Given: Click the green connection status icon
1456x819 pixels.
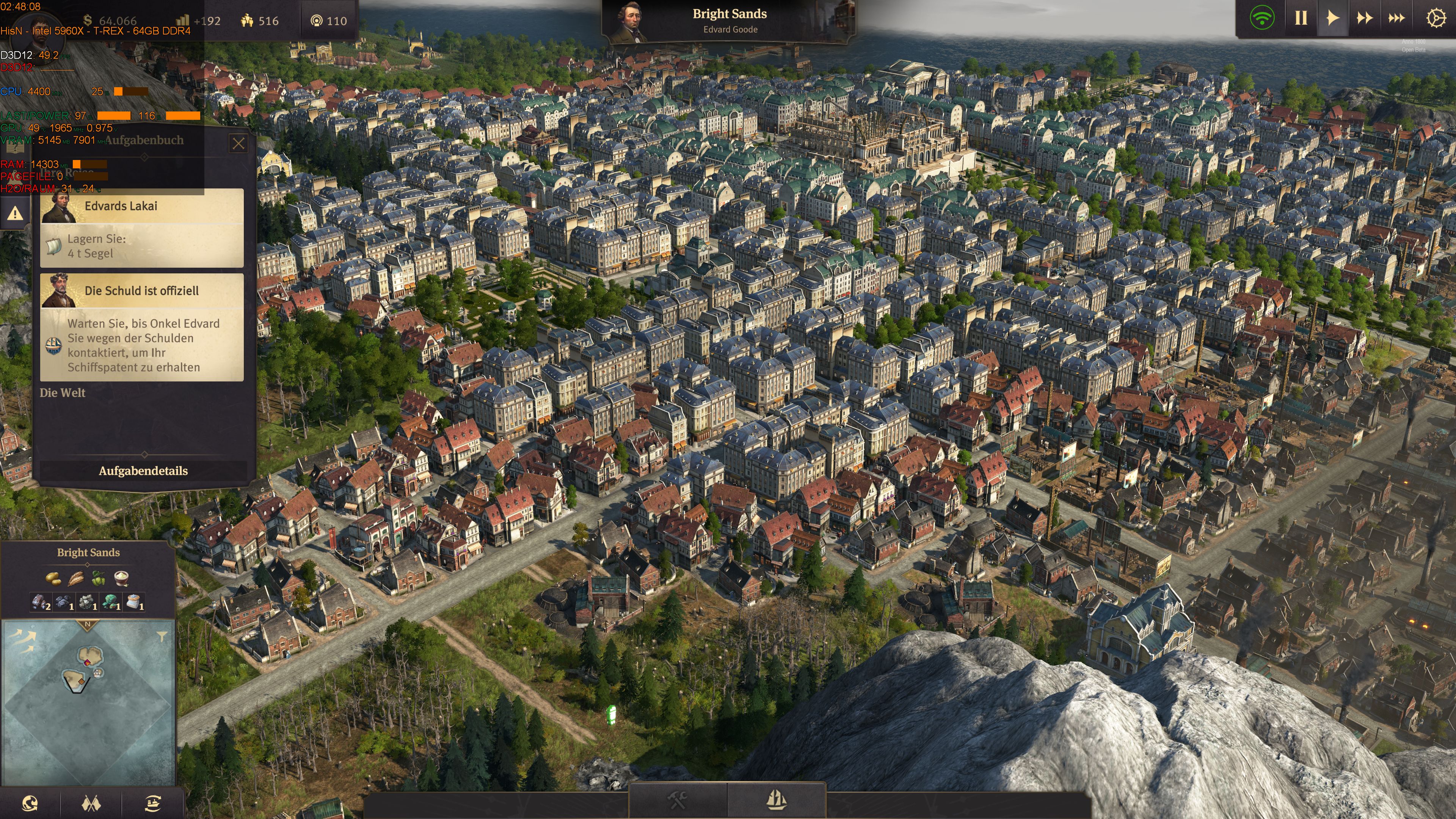Looking at the screenshot, I should (1261, 19).
